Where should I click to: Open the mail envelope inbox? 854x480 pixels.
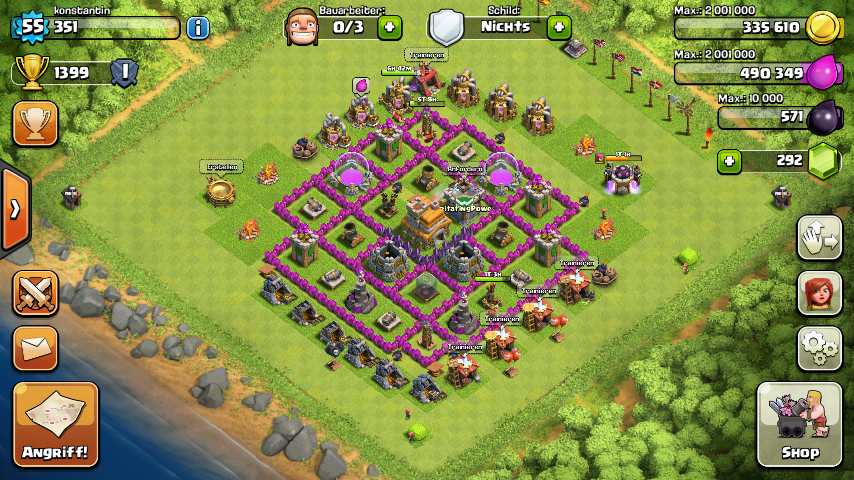coord(34,347)
